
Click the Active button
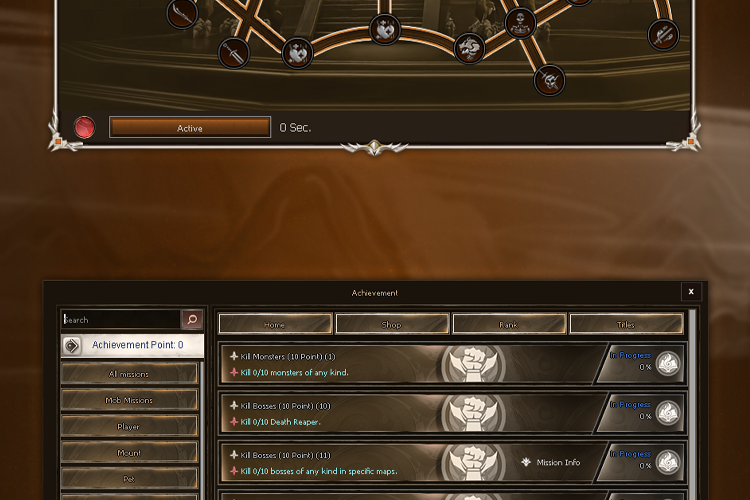190,128
